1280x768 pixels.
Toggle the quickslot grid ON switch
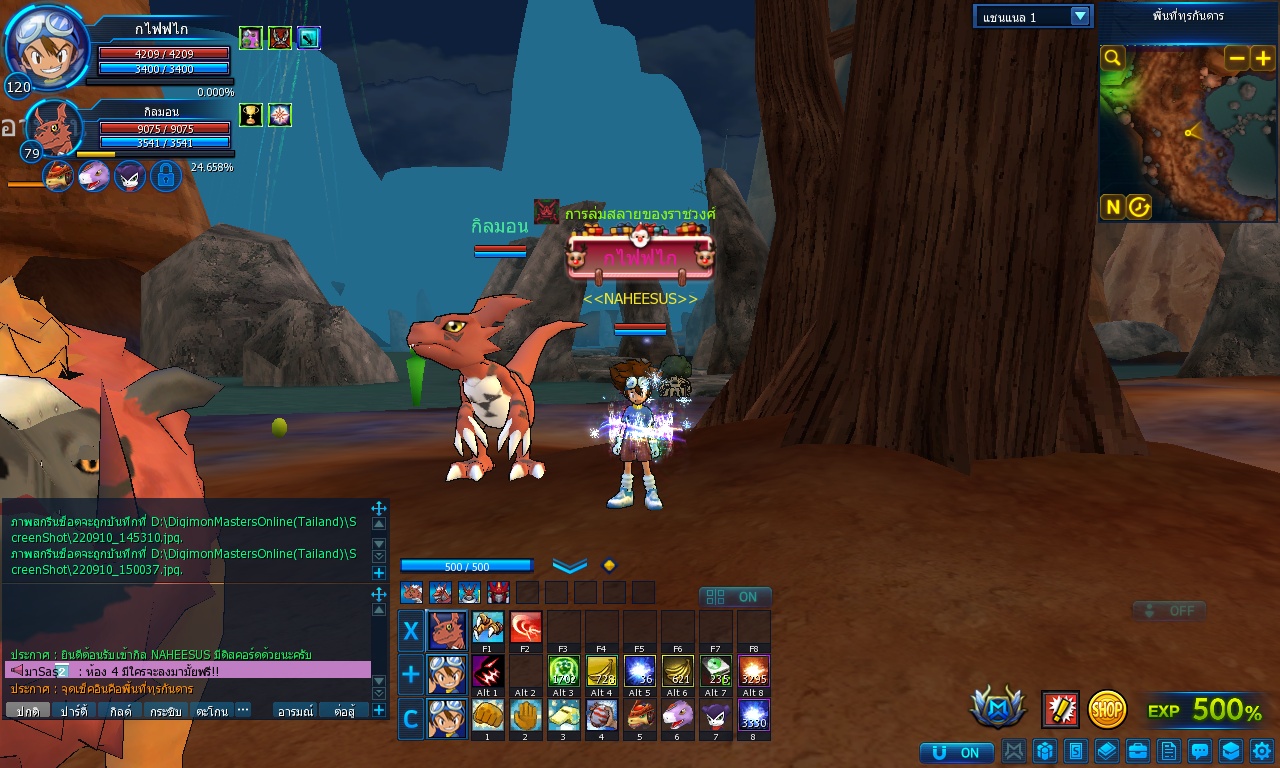[735, 597]
